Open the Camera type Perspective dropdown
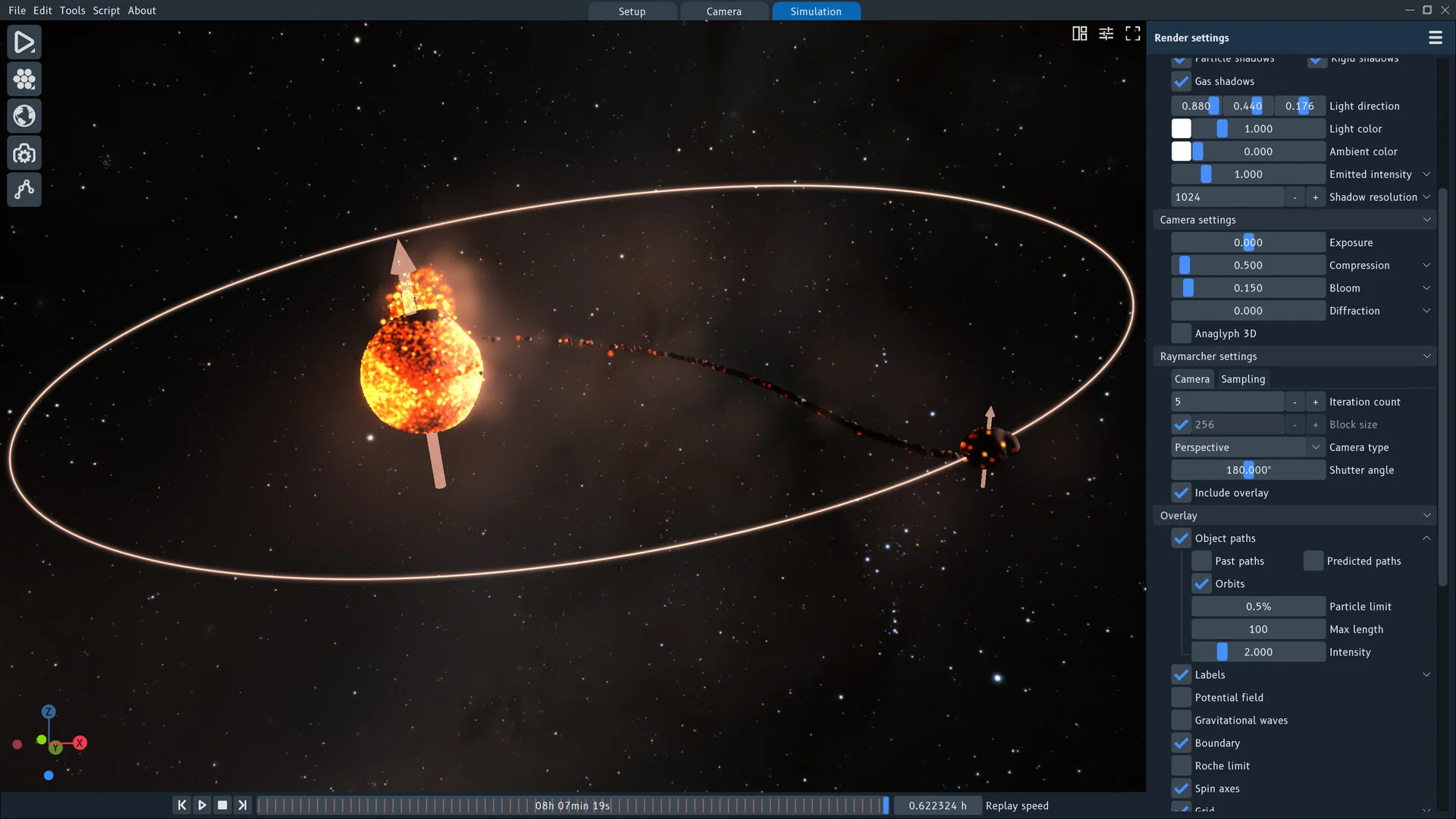 pyautogui.click(x=1247, y=447)
